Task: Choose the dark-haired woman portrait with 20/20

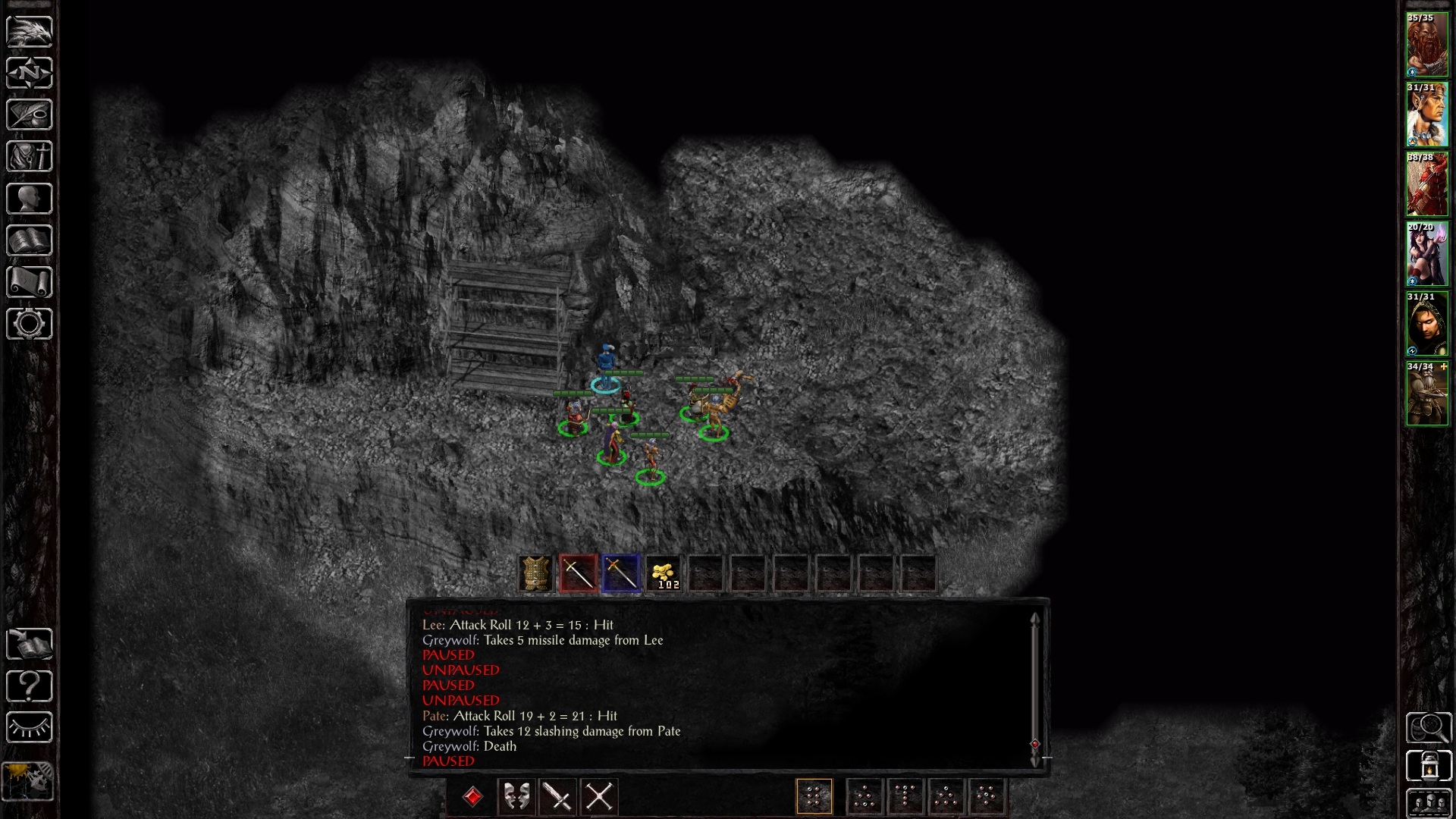Action: tap(1426, 255)
